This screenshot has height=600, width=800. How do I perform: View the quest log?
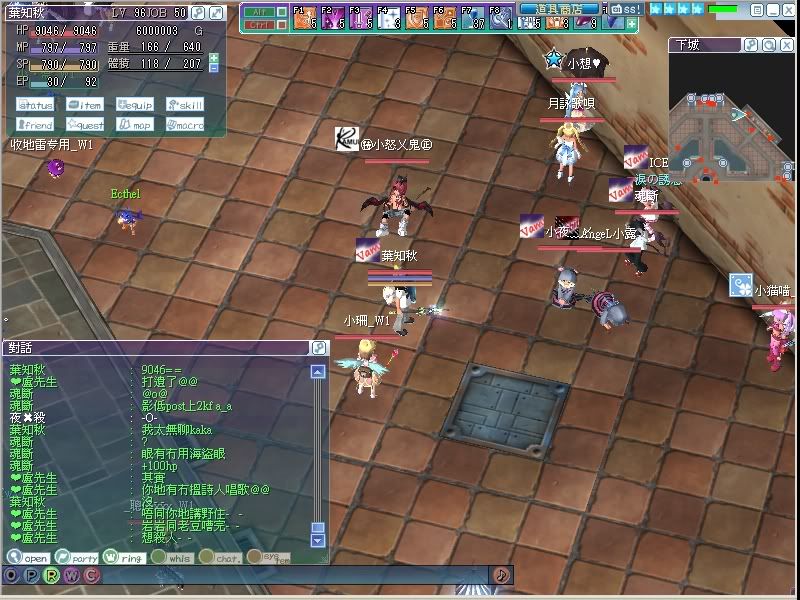pos(84,125)
